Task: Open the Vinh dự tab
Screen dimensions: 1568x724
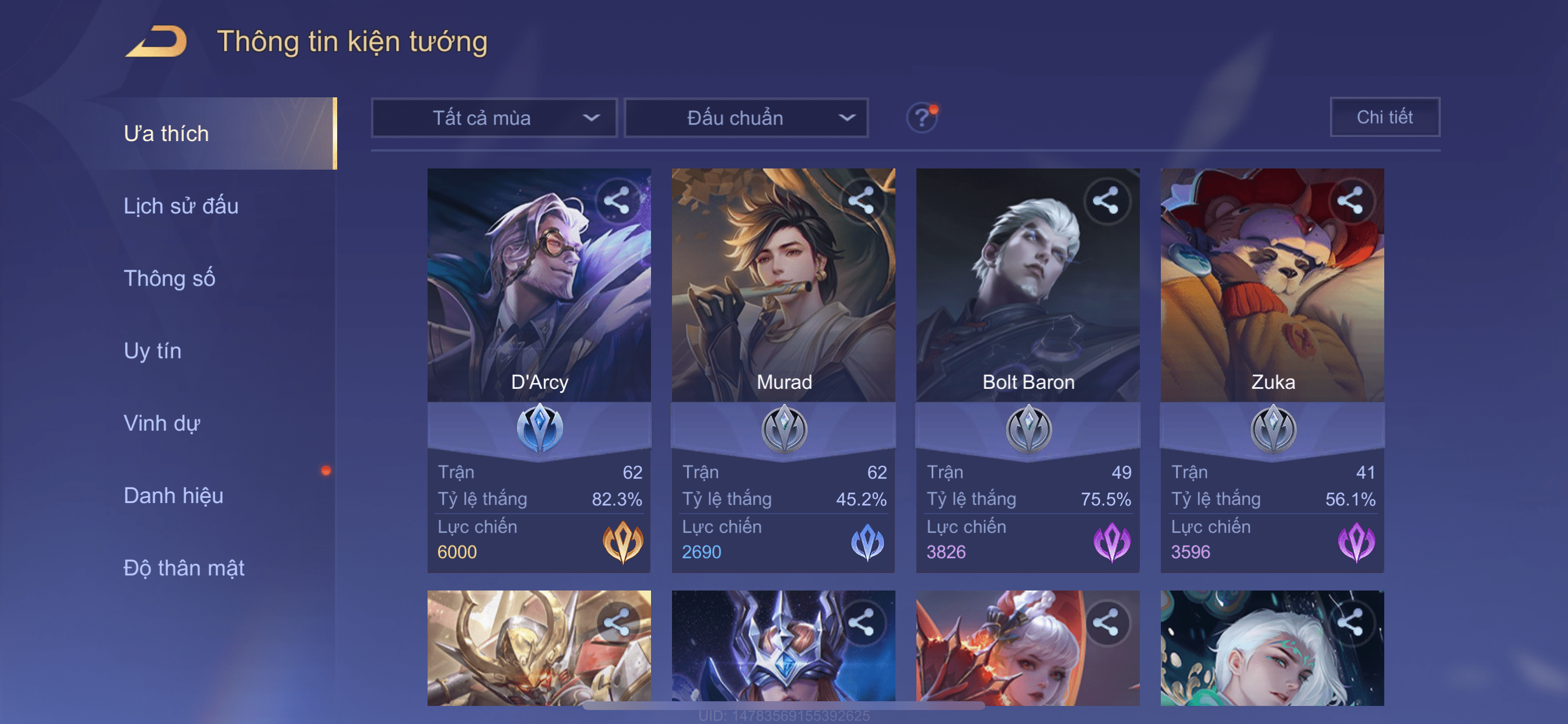Action: 162,423
